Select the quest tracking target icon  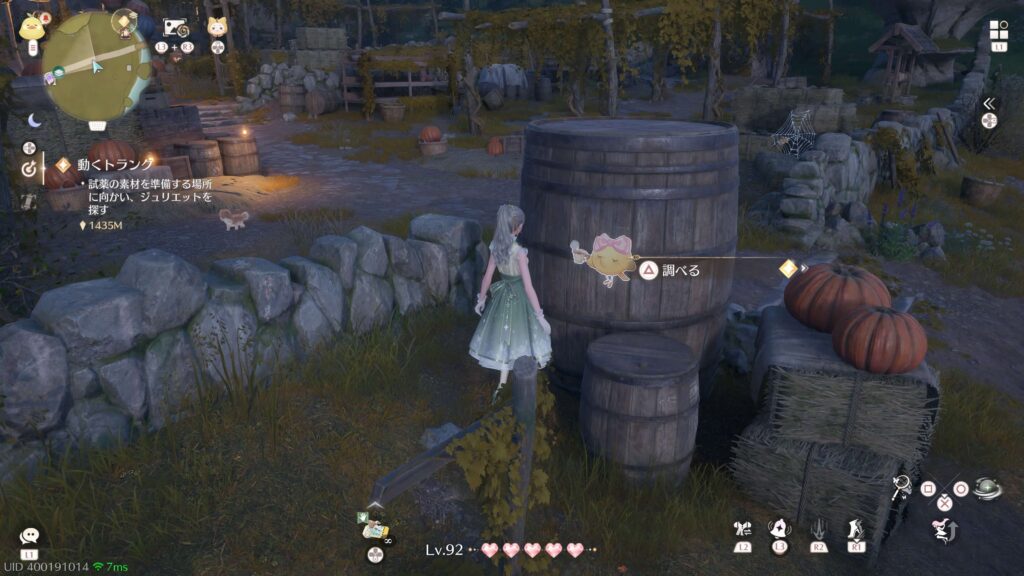coord(28,169)
